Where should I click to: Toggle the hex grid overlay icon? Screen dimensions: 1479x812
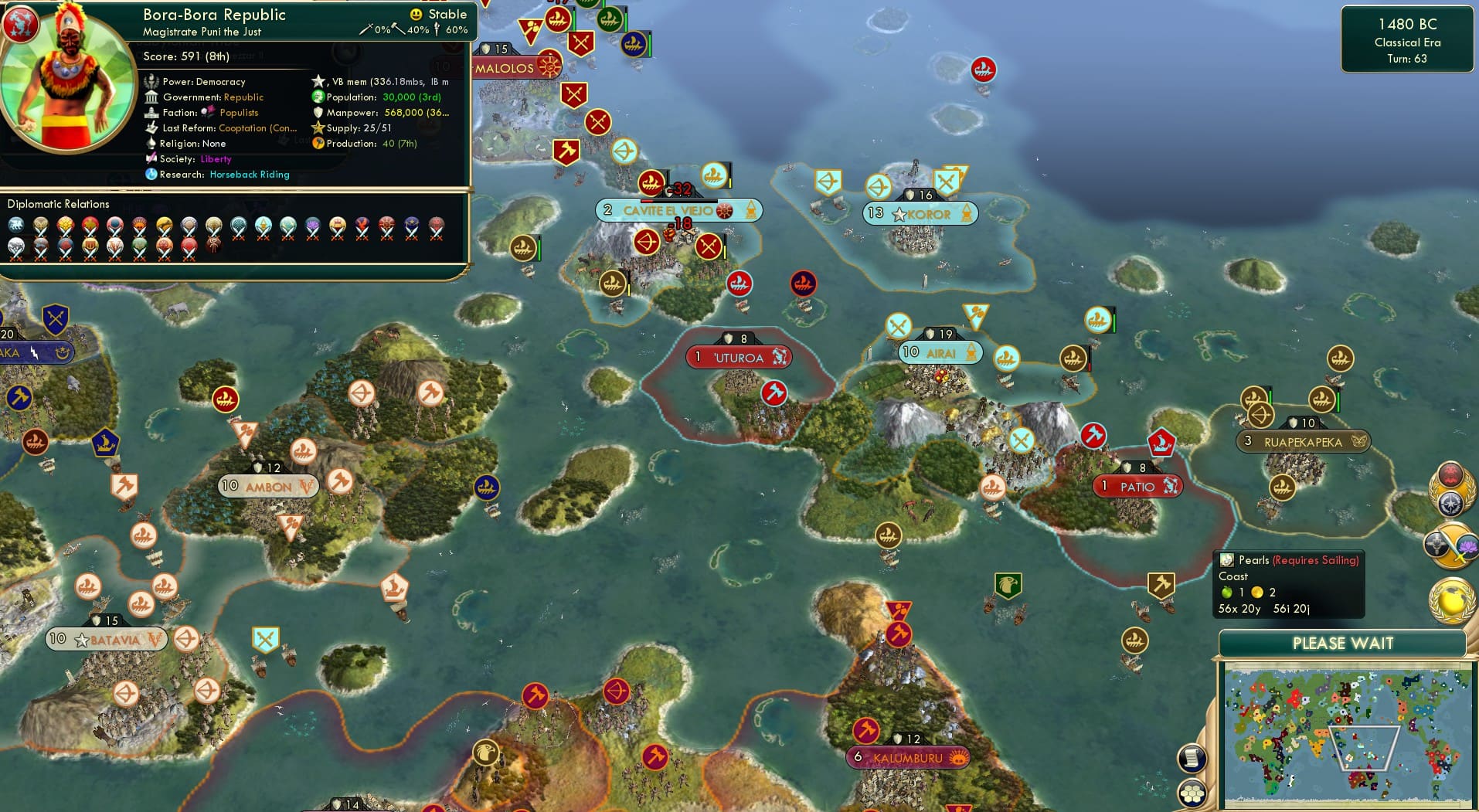1192,793
